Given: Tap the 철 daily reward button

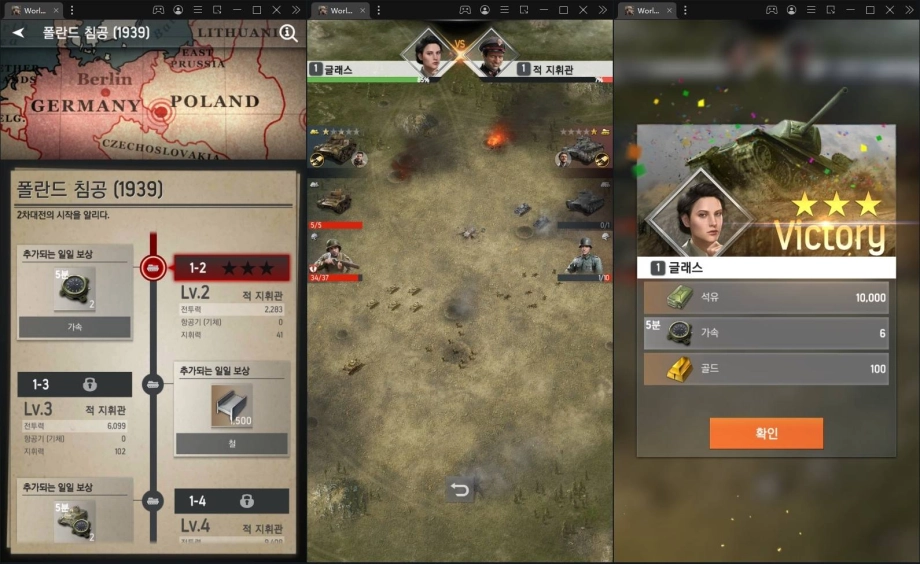Looking at the screenshot, I should click(232, 443).
